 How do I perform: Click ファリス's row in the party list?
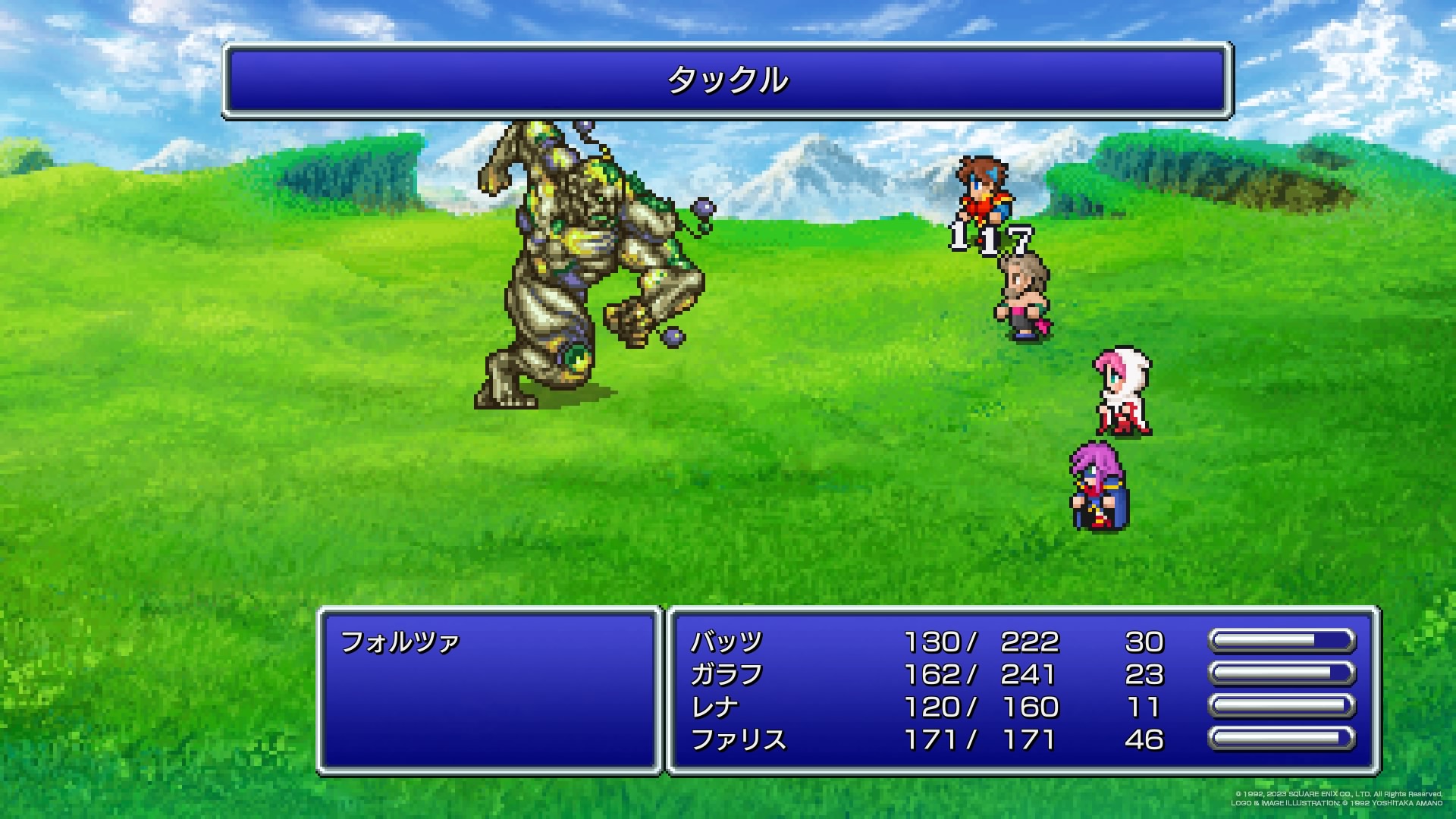[x=738, y=740]
